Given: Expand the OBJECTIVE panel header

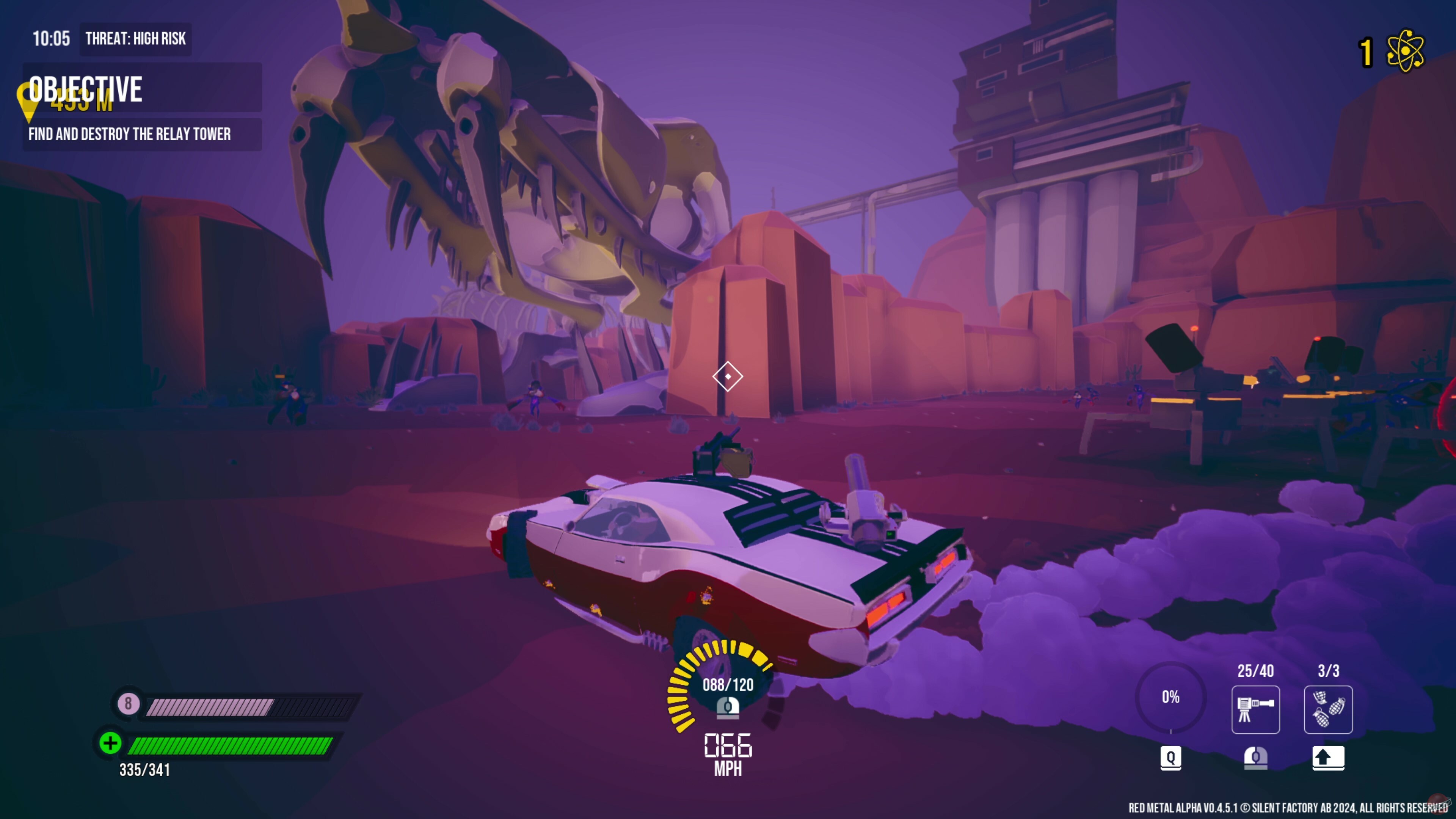Looking at the screenshot, I should [x=85, y=88].
